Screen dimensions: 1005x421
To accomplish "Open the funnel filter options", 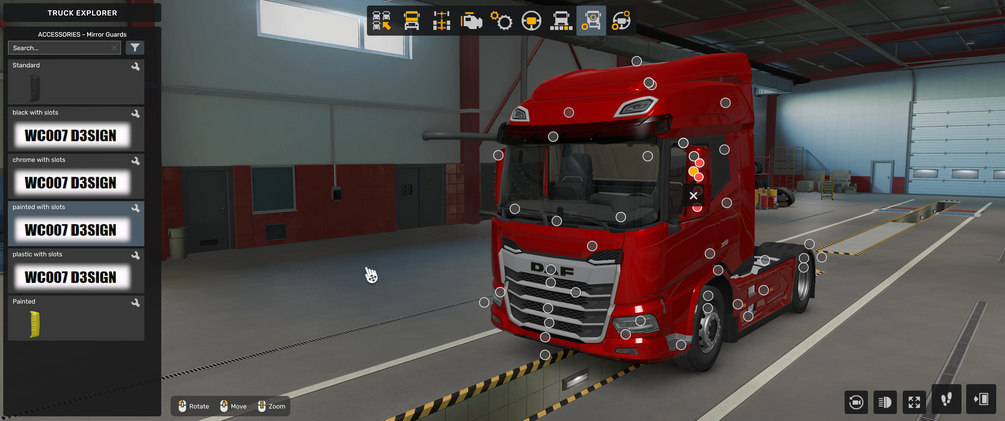I will click(135, 48).
